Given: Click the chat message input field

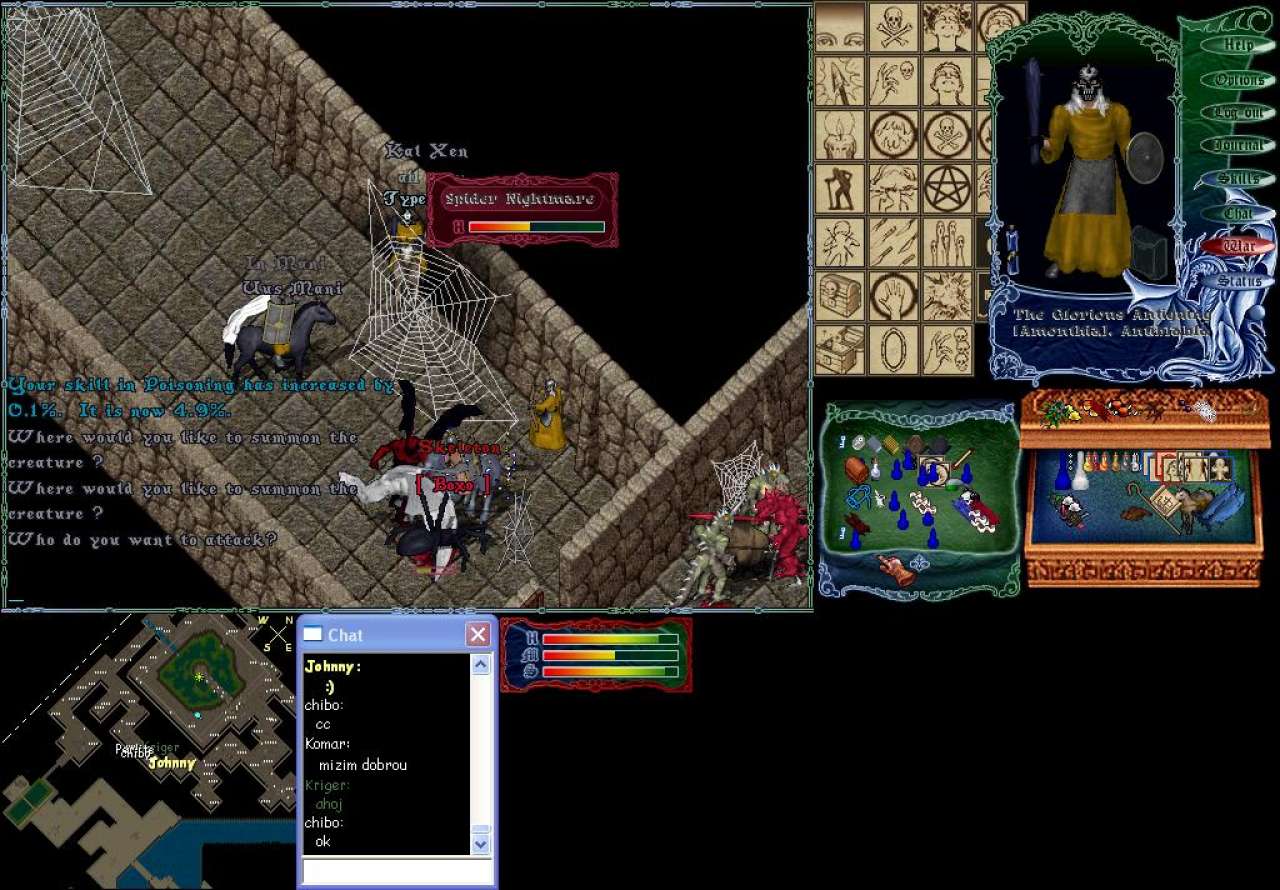Looking at the screenshot, I should coord(398,871).
